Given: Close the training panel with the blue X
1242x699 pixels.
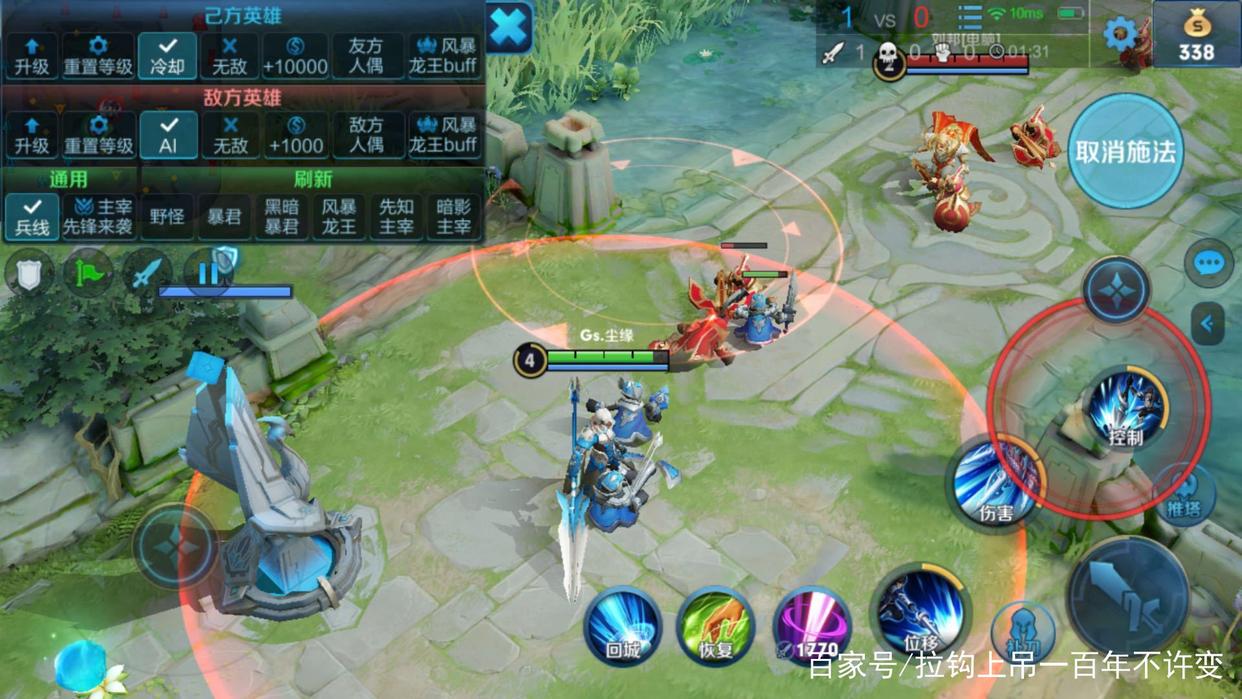Looking at the screenshot, I should pos(509,27).
